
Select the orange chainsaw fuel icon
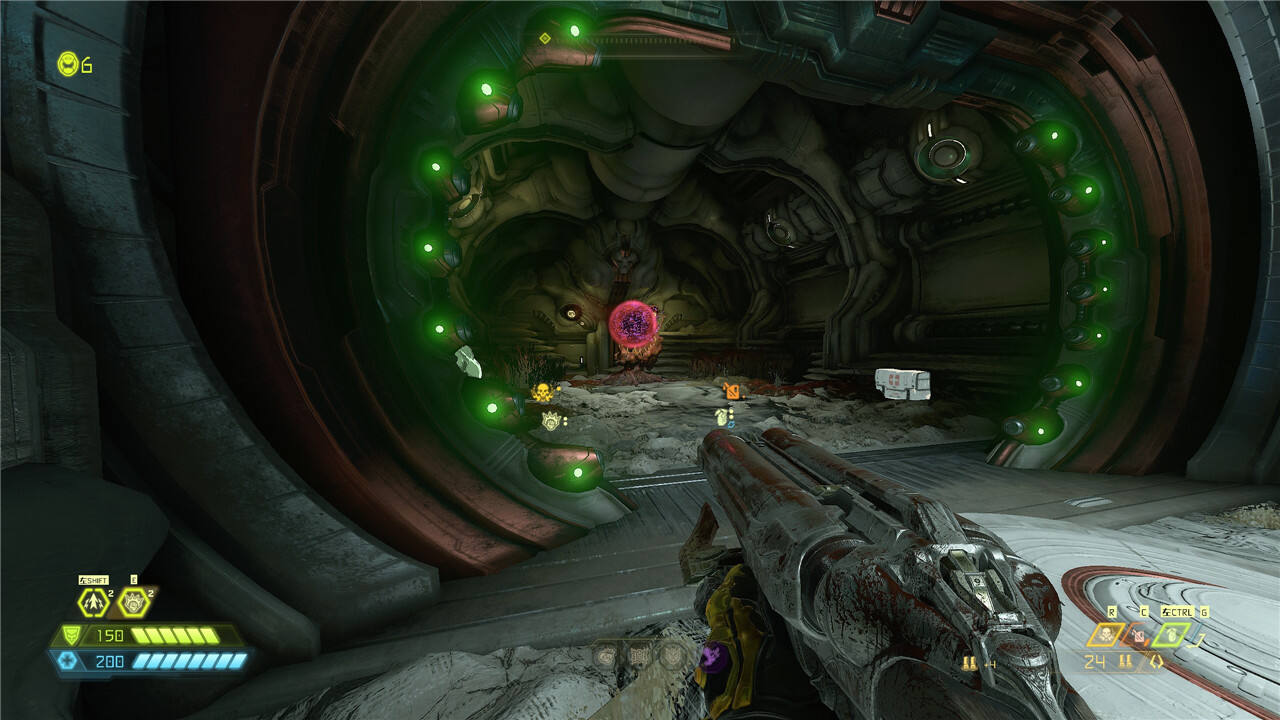click(1137, 635)
